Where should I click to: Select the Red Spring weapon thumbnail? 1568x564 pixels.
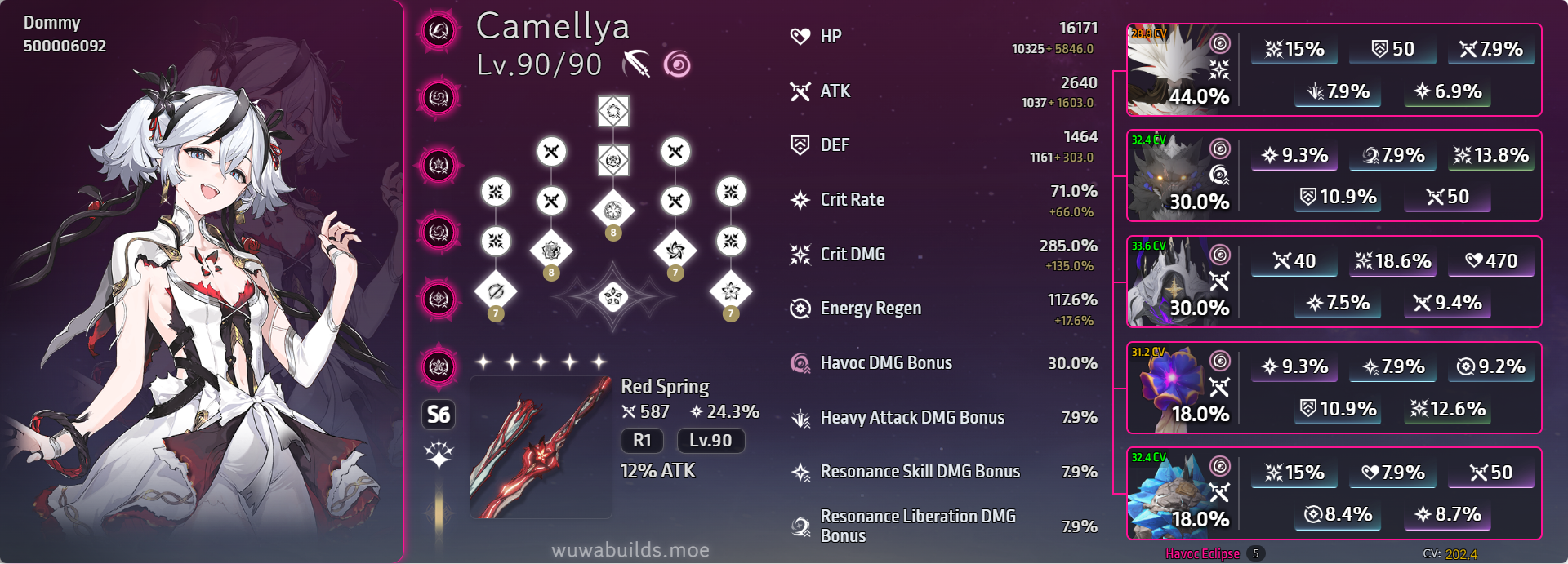coord(541,447)
